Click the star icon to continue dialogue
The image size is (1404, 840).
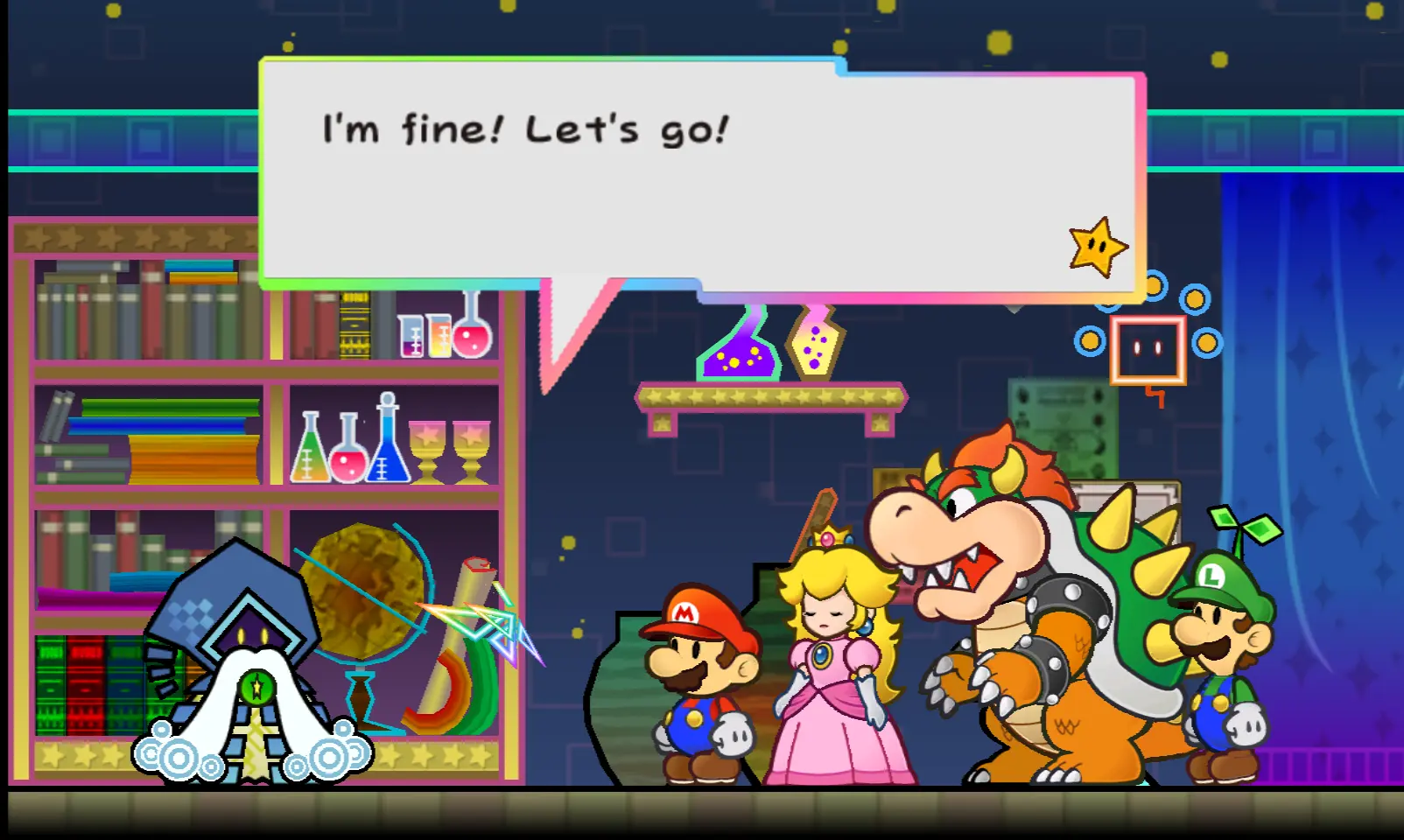(1098, 248)
